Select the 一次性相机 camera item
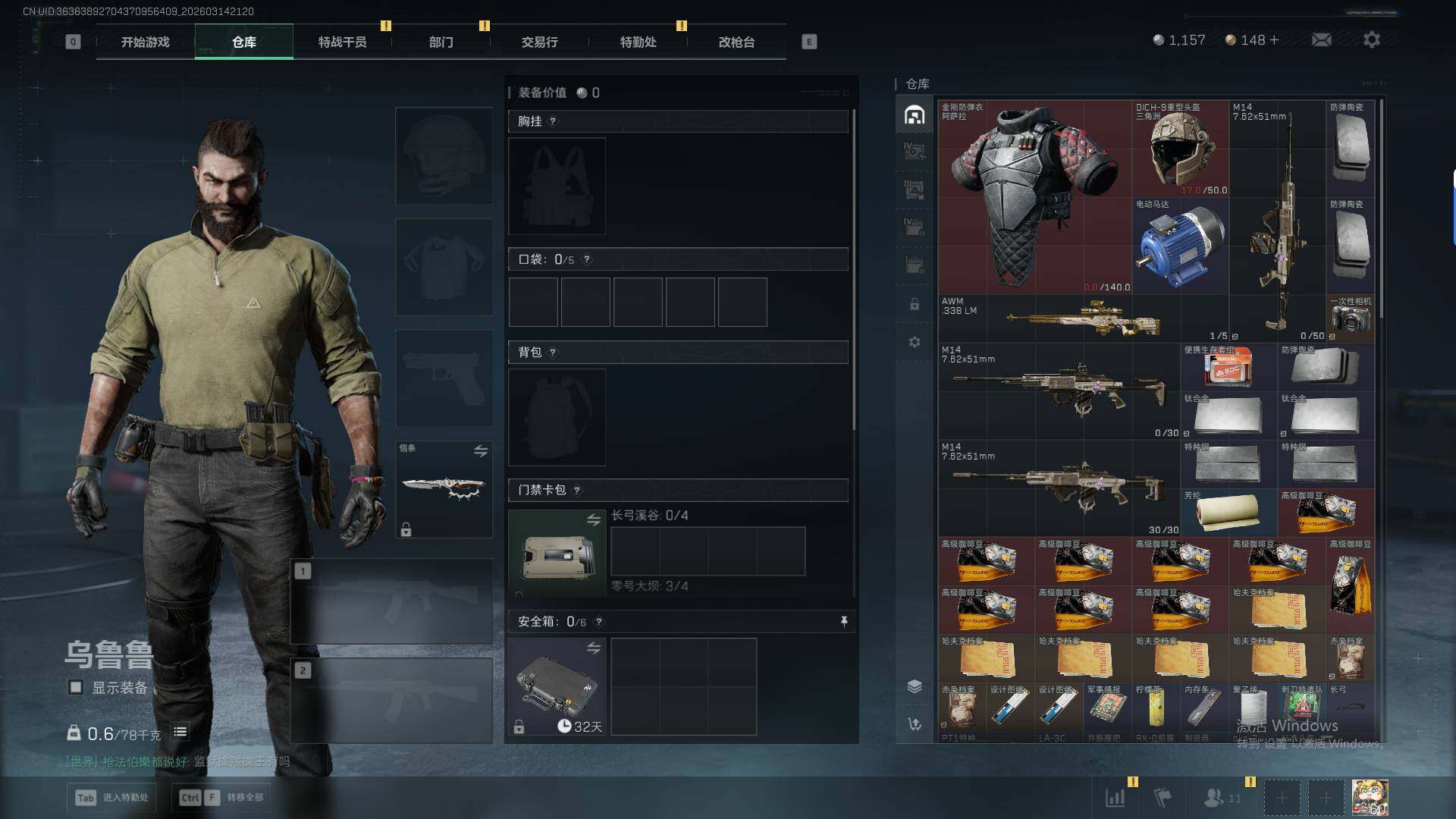The height and width of the screenshot is (819, 1456). pos(1350,318)
